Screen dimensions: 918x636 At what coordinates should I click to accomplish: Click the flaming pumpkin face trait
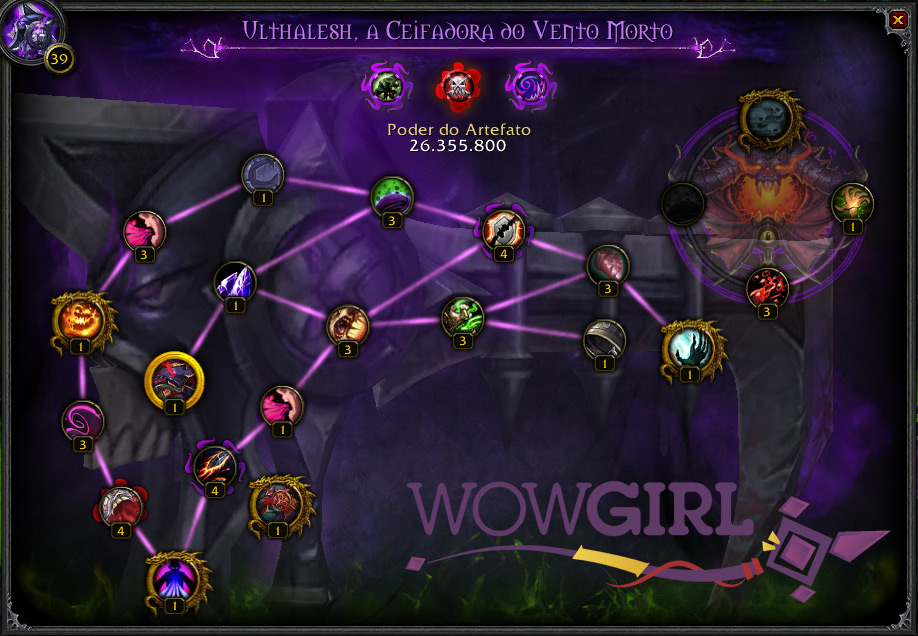coord(80,319)
